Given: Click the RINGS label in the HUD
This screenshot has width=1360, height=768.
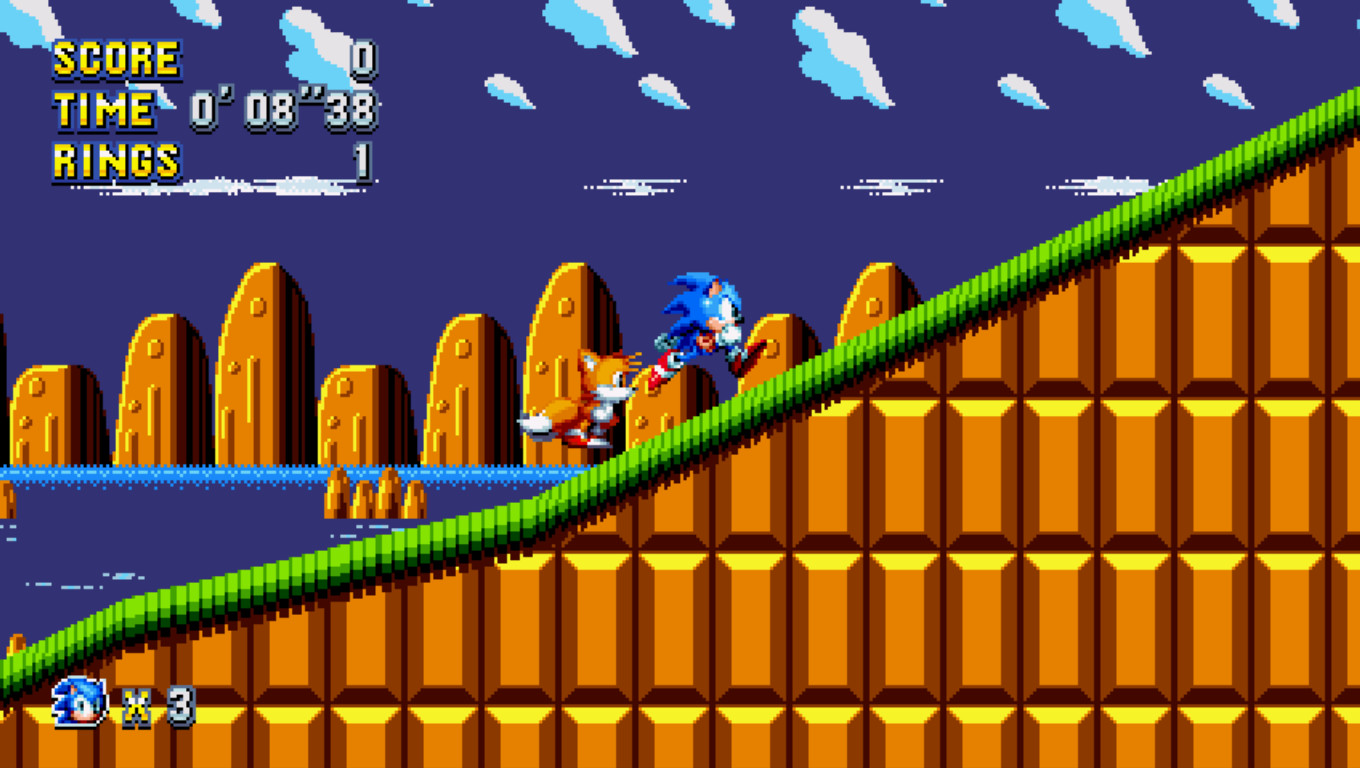Looking at the screenshot, I should coord(117,160).
